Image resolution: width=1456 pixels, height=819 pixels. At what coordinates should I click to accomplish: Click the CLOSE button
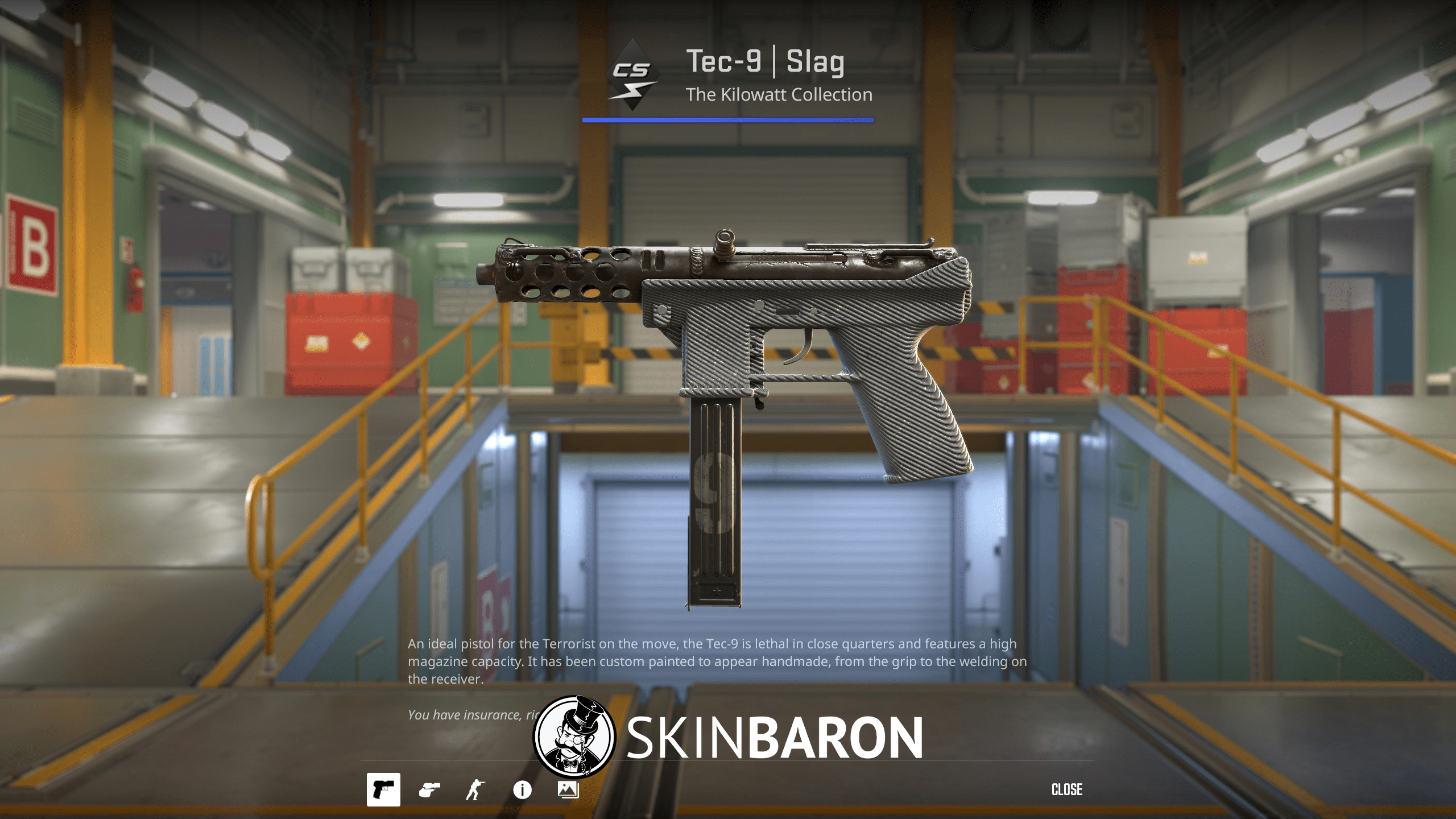pos(1068,789)
